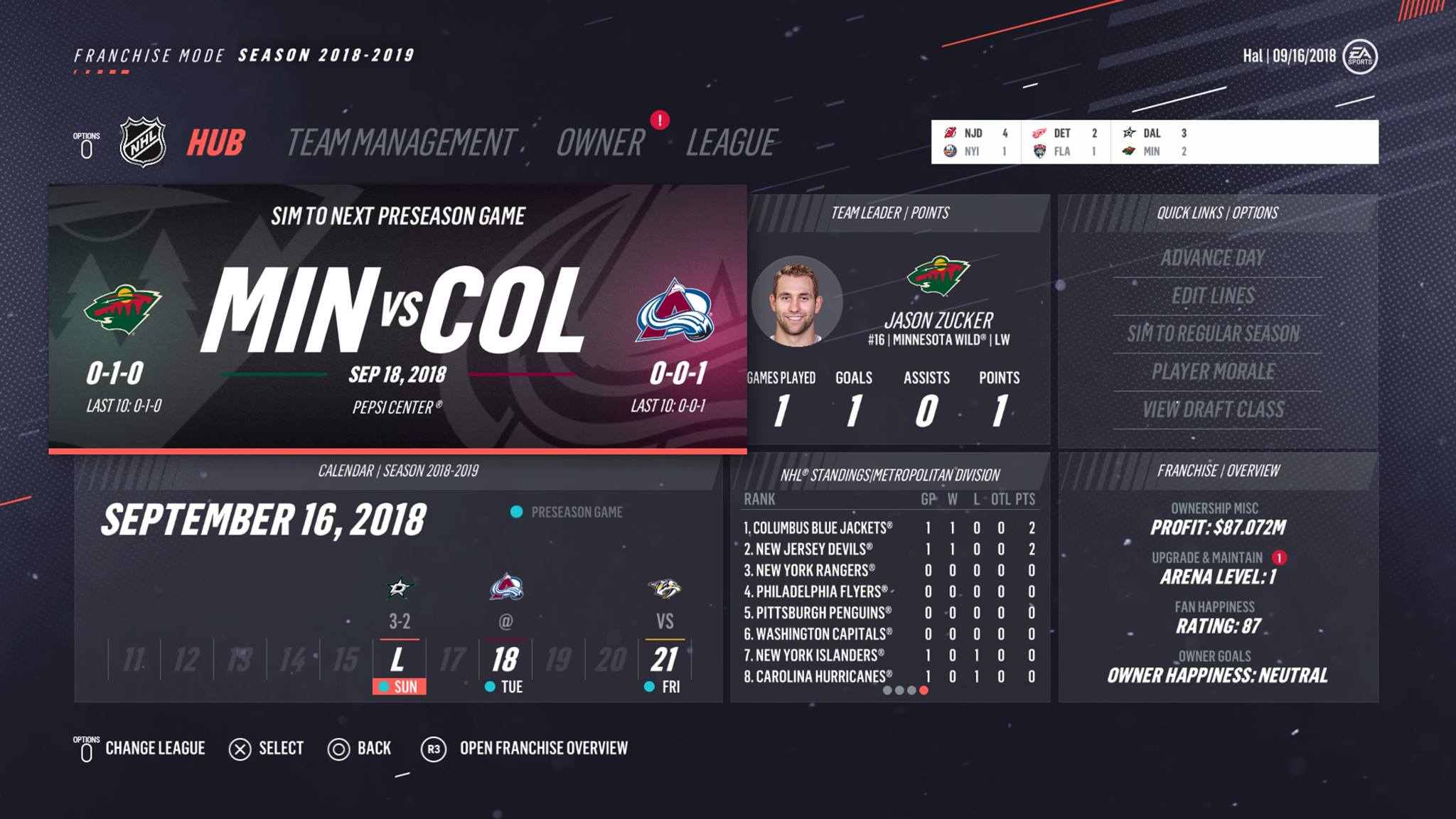Viewport: 1456px width, 819px height.
Task: Choose Advance Day quick link
Action: (1213, 258)
